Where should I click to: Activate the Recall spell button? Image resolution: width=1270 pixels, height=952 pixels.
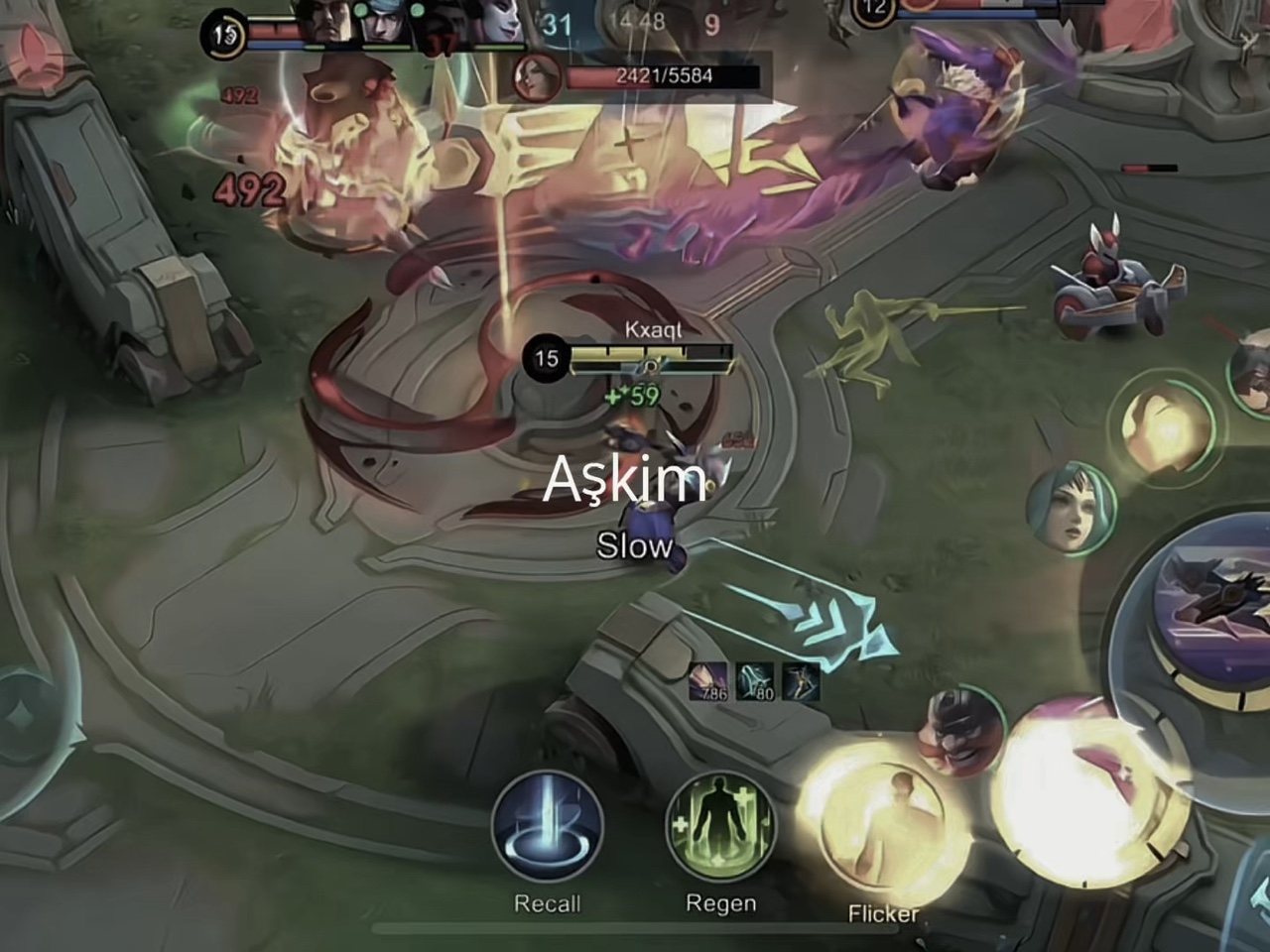547,827
